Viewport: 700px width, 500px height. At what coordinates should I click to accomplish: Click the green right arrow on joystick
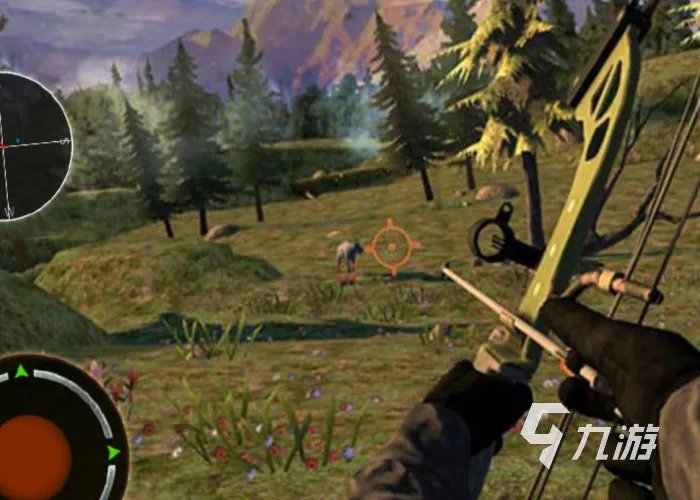(113, 453)
